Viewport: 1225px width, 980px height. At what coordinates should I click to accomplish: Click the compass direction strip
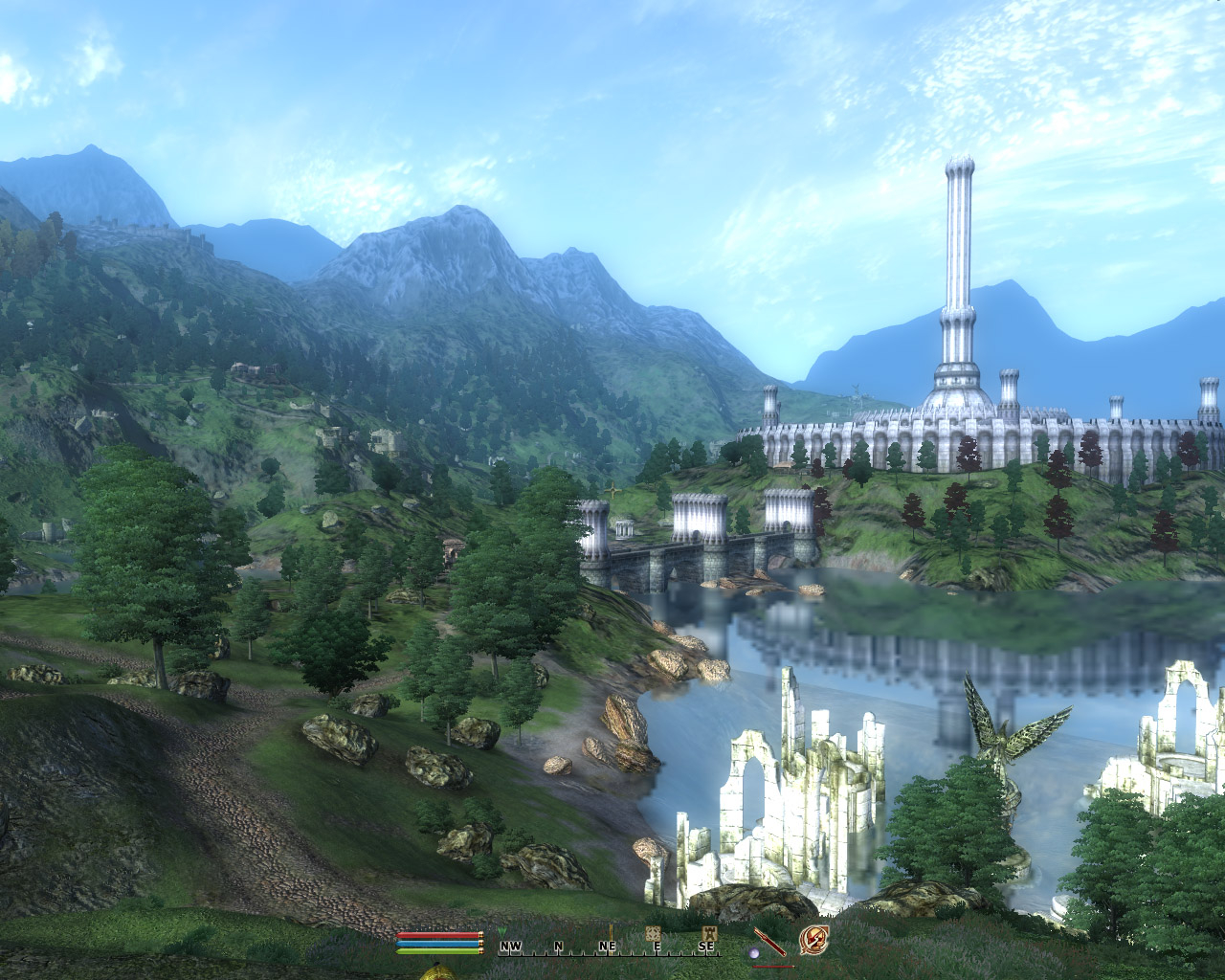coord(607,947)
